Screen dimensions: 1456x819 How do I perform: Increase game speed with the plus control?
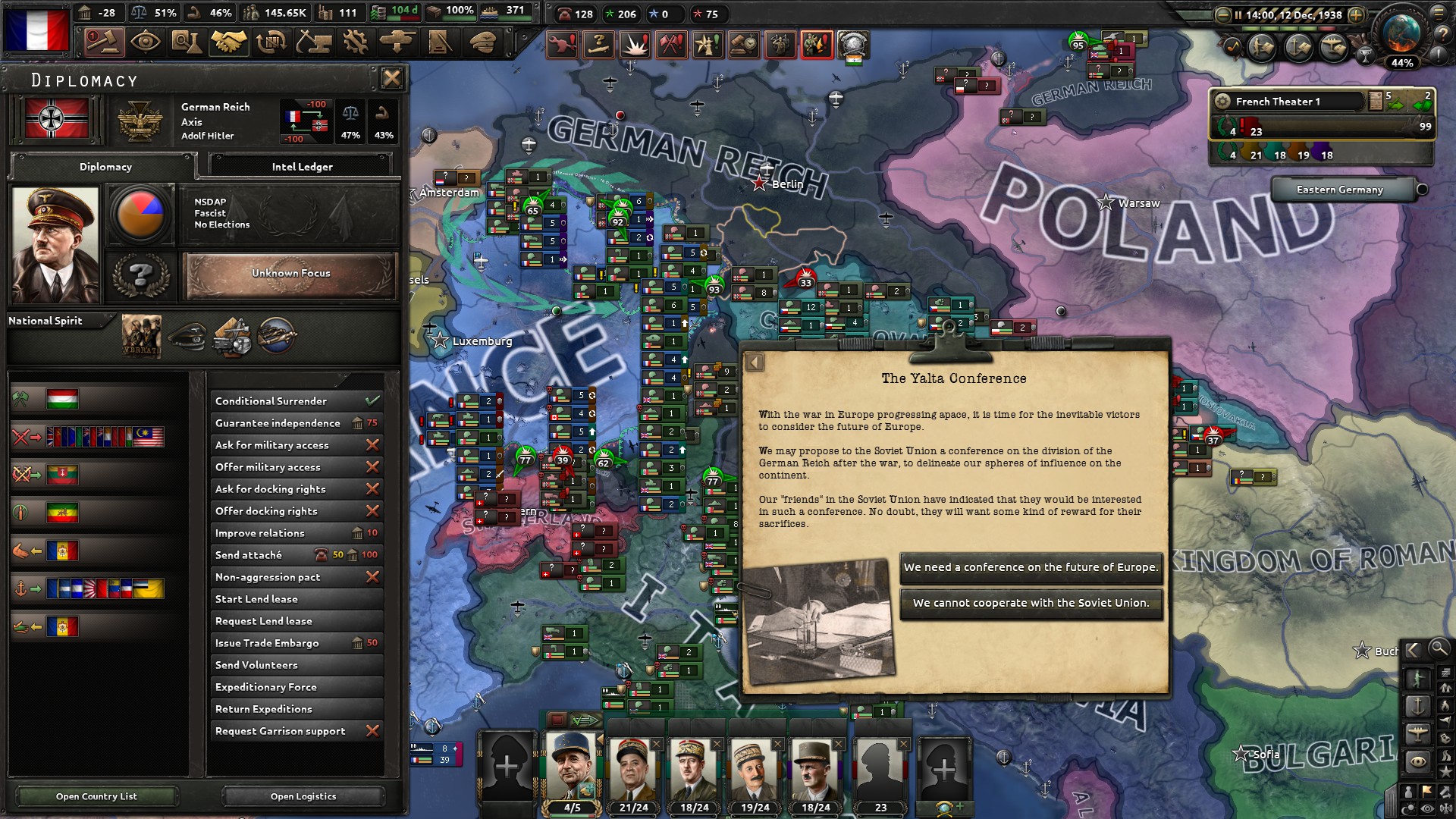(x=1357, y=14)
